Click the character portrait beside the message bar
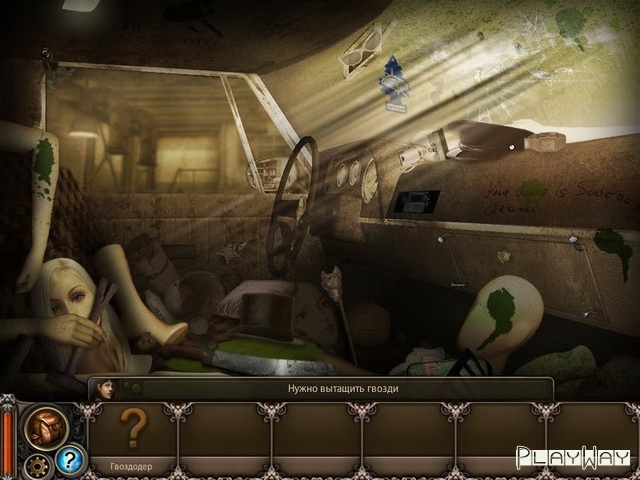The width and height of the screenshot is (640, 480). pyautogui.click(x=103, y=389)
